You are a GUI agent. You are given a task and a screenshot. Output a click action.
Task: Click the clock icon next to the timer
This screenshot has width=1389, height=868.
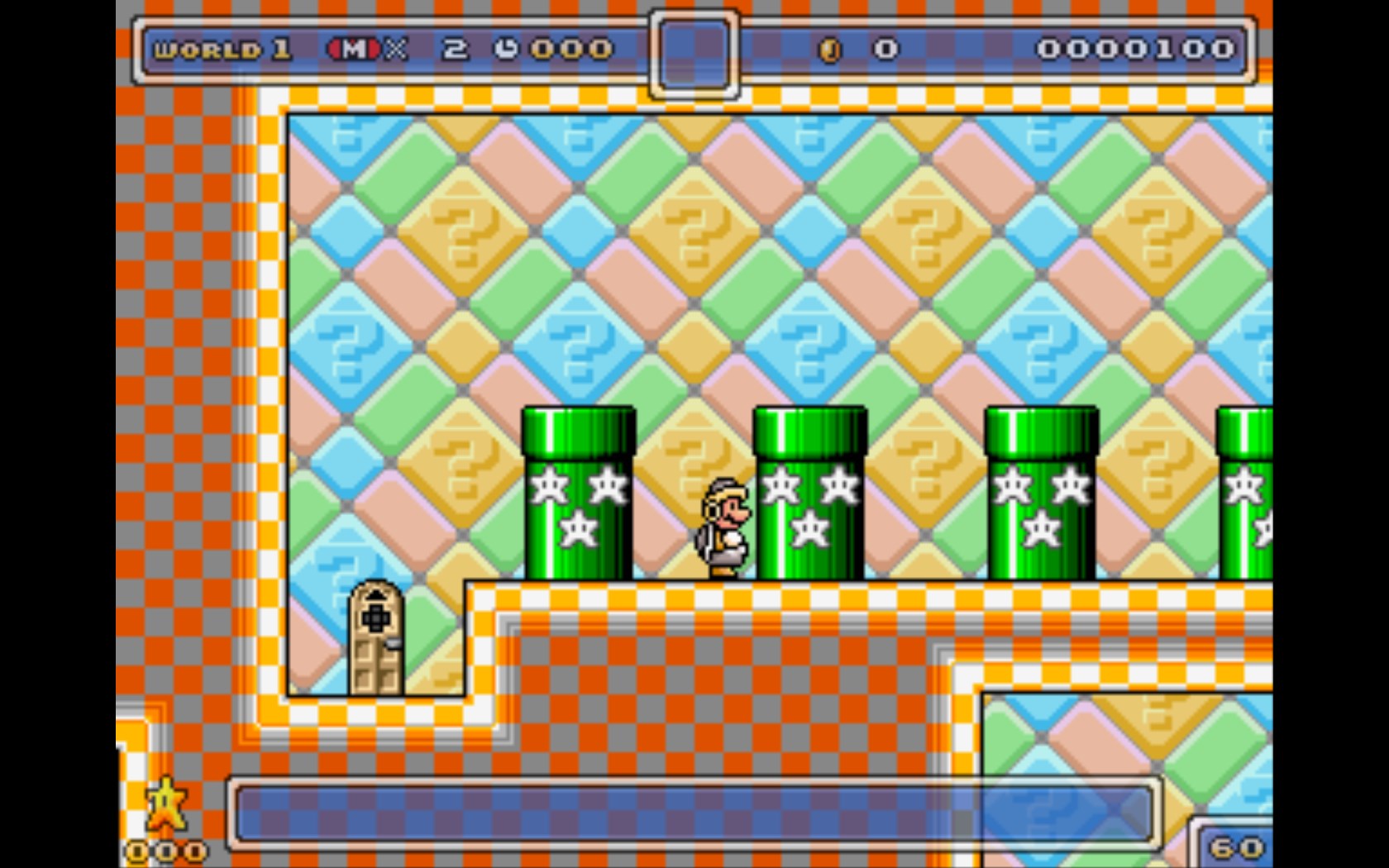coord(503,49)
